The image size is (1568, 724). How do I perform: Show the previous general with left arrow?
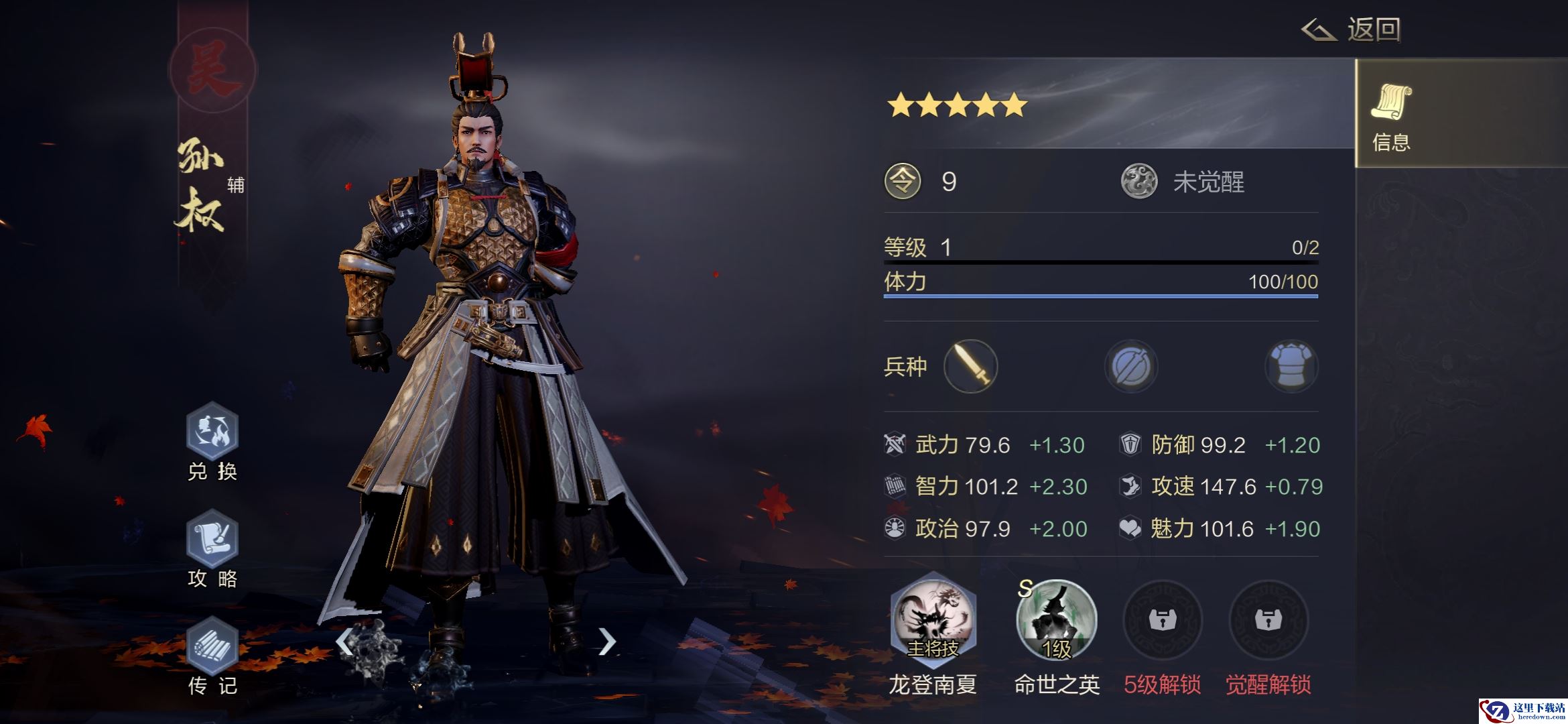coord(344,642)
